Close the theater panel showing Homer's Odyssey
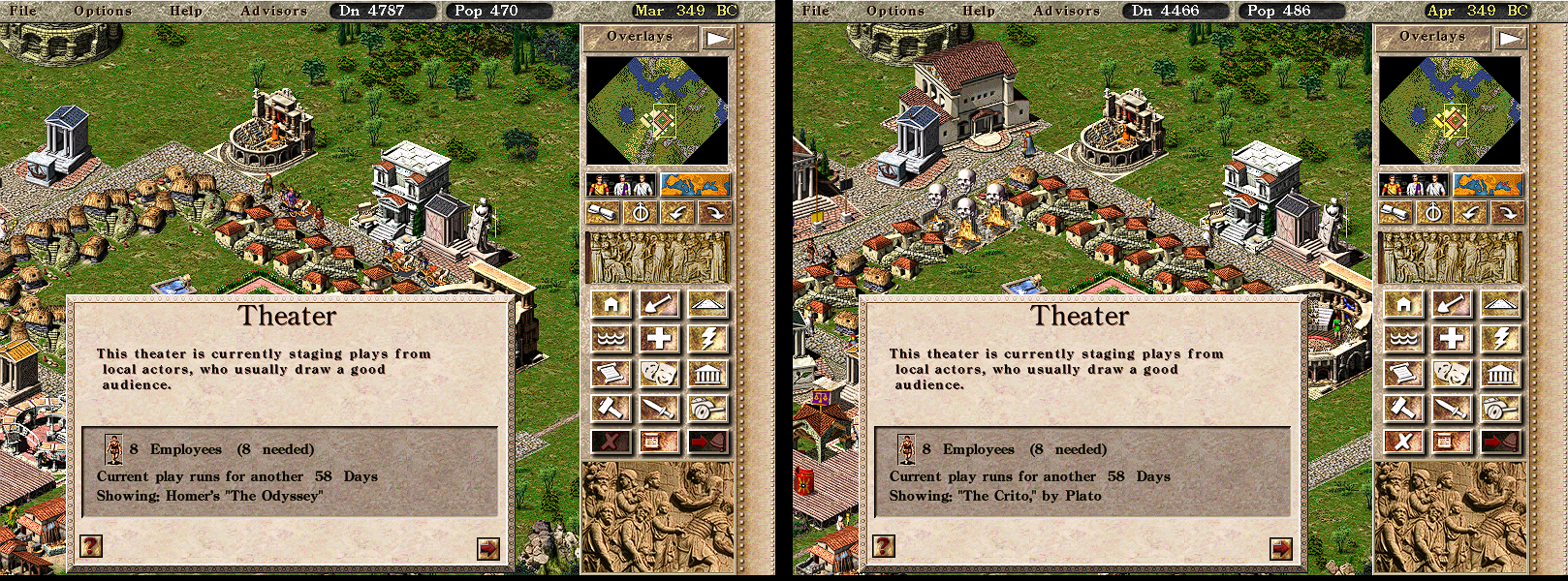1568x581 pixels. pos(488,548)
